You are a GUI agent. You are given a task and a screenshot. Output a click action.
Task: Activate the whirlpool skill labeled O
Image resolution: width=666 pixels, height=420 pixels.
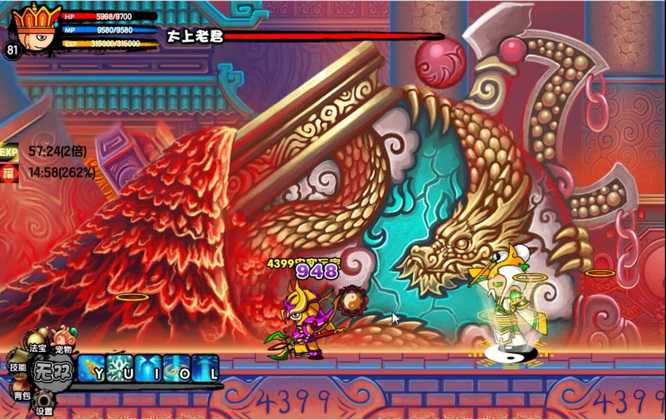(177, 367)
